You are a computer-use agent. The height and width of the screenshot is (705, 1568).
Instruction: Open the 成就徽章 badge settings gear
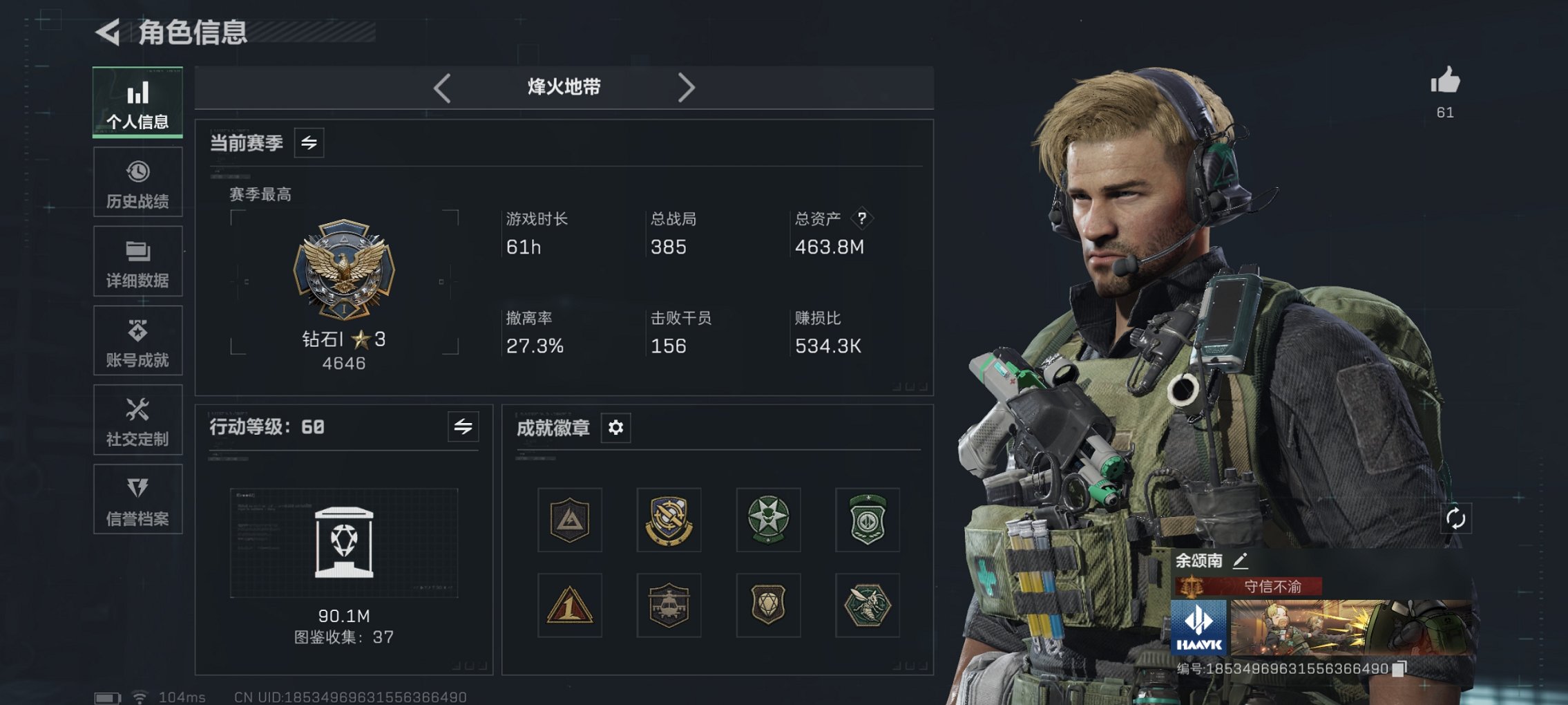(x=615, y=428)
